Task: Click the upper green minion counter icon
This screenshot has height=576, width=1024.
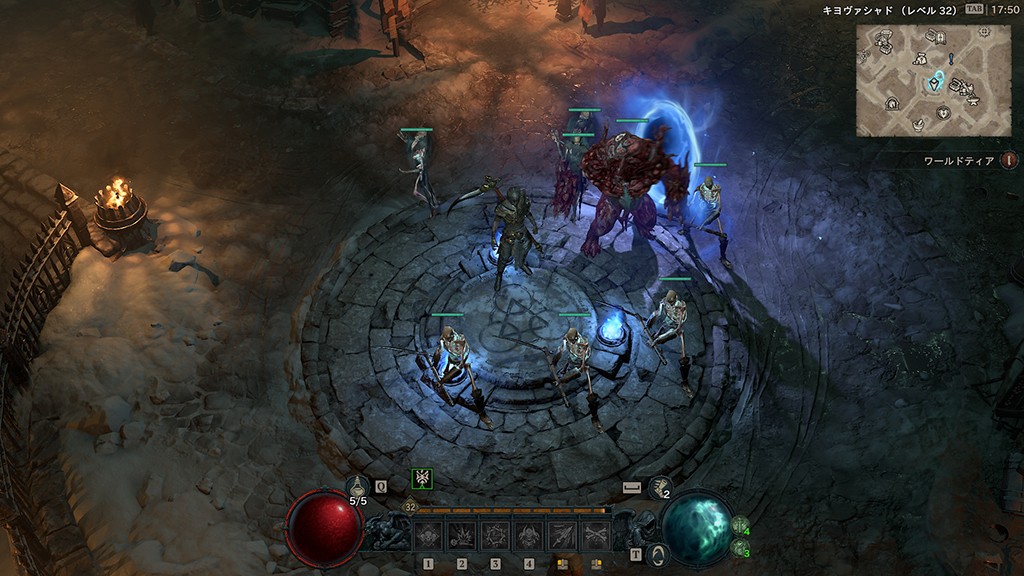Action: click(x=740, y=524)
